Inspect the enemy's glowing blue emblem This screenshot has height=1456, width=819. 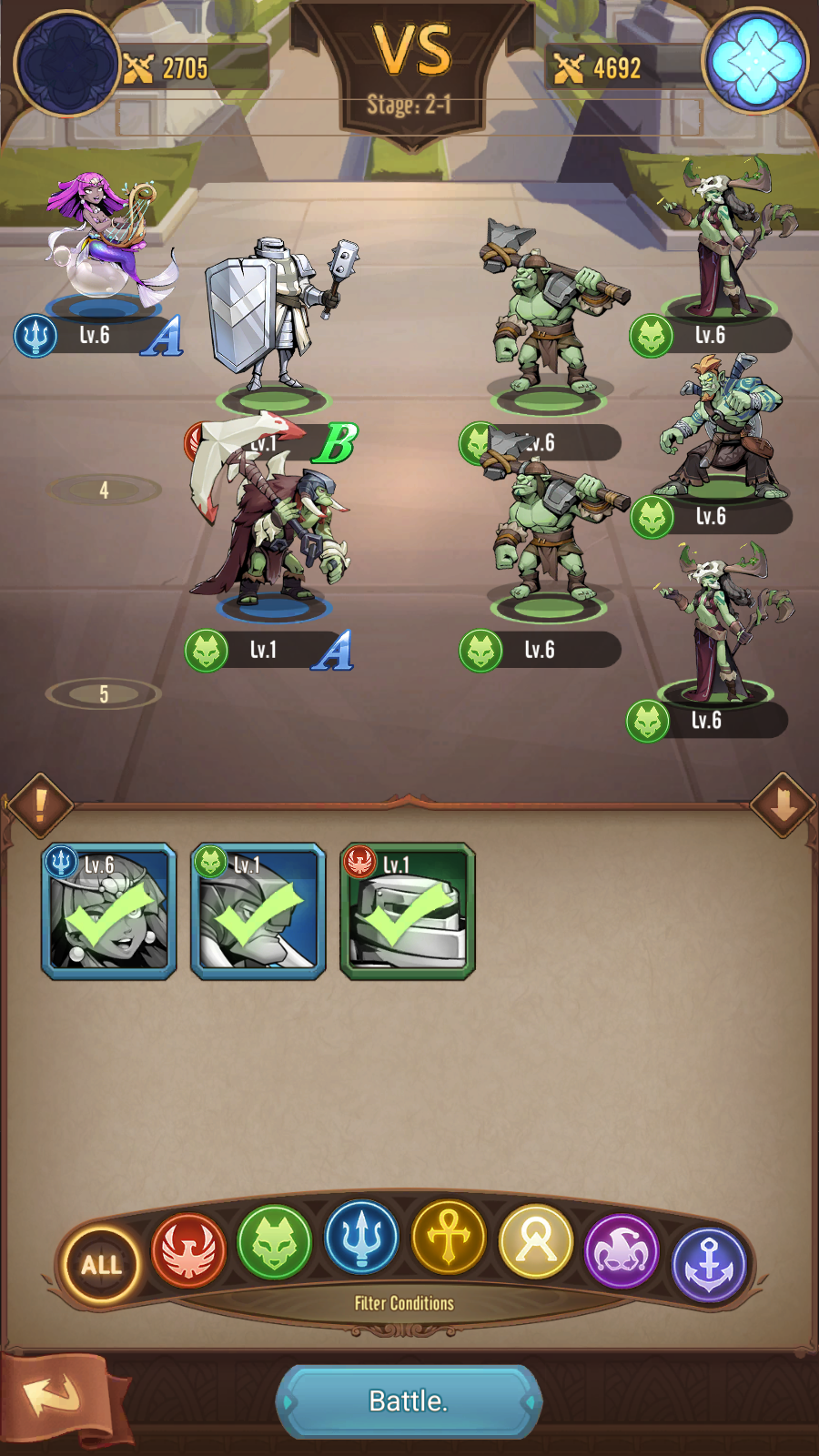[755, 61]
